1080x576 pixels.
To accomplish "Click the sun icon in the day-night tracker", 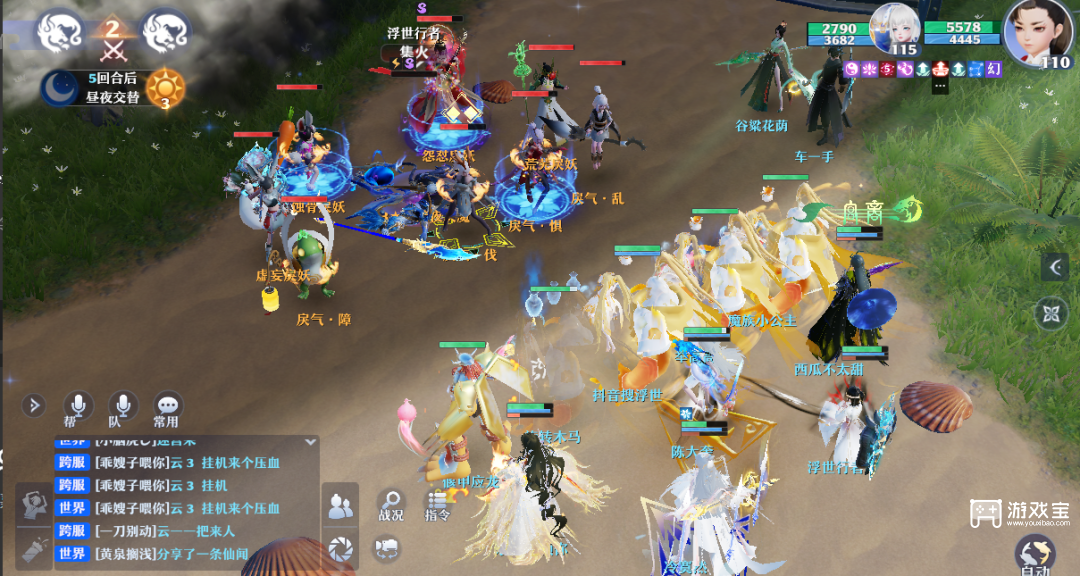I will coord(165,88).
